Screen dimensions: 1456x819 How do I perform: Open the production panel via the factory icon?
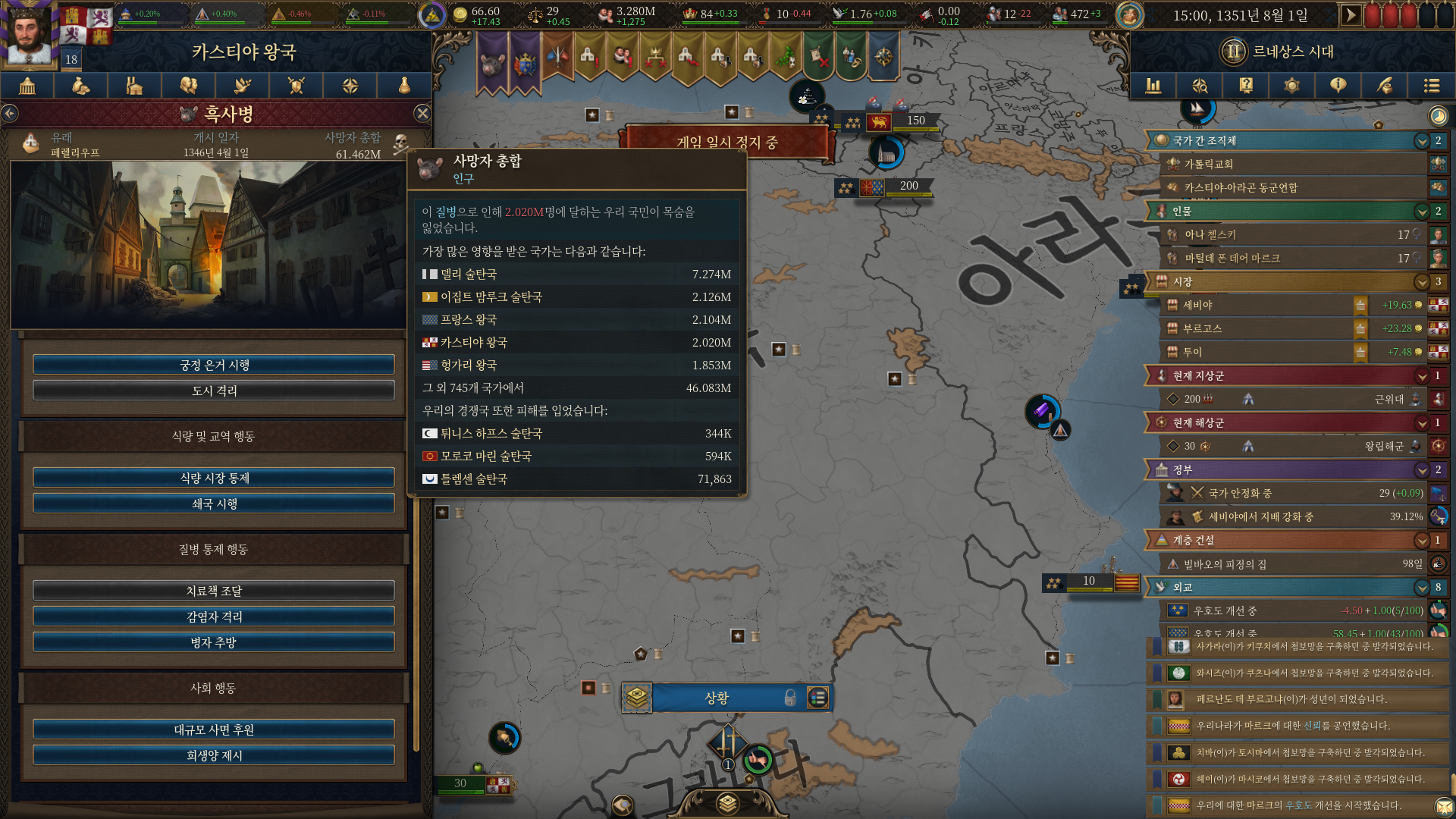[134, 86]
